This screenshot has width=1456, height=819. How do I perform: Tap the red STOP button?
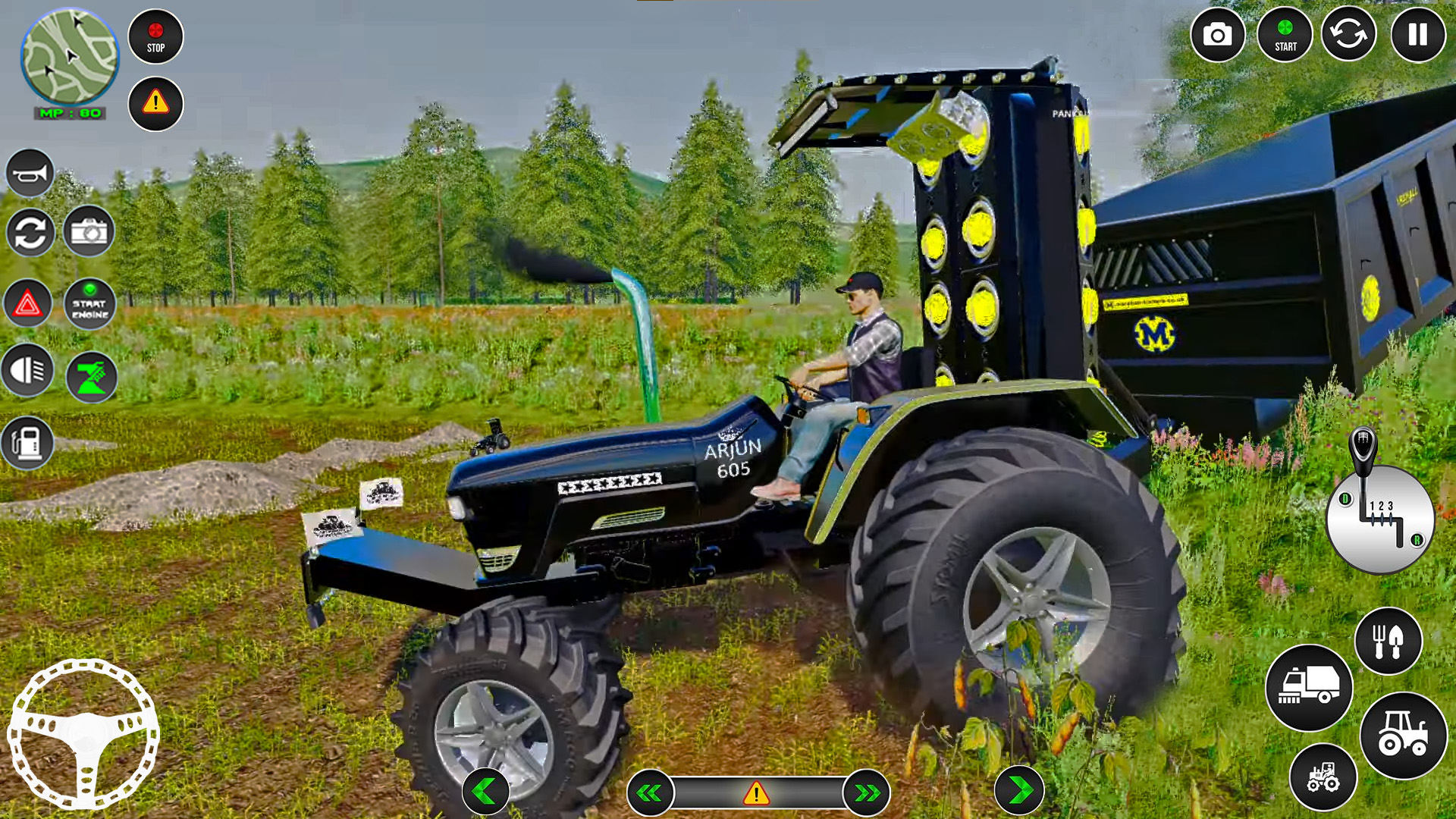(155, 36)
